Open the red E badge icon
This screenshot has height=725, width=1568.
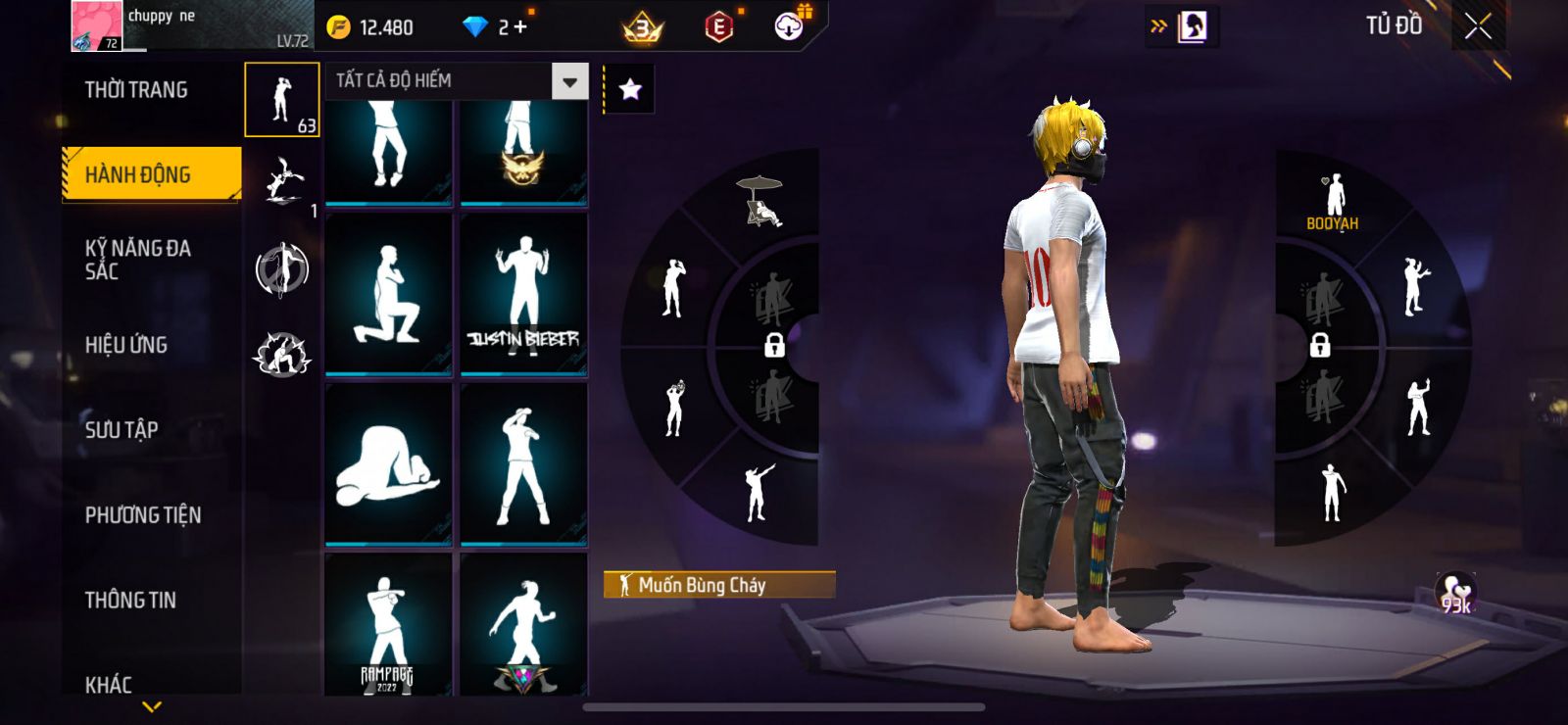pos(718,27)
